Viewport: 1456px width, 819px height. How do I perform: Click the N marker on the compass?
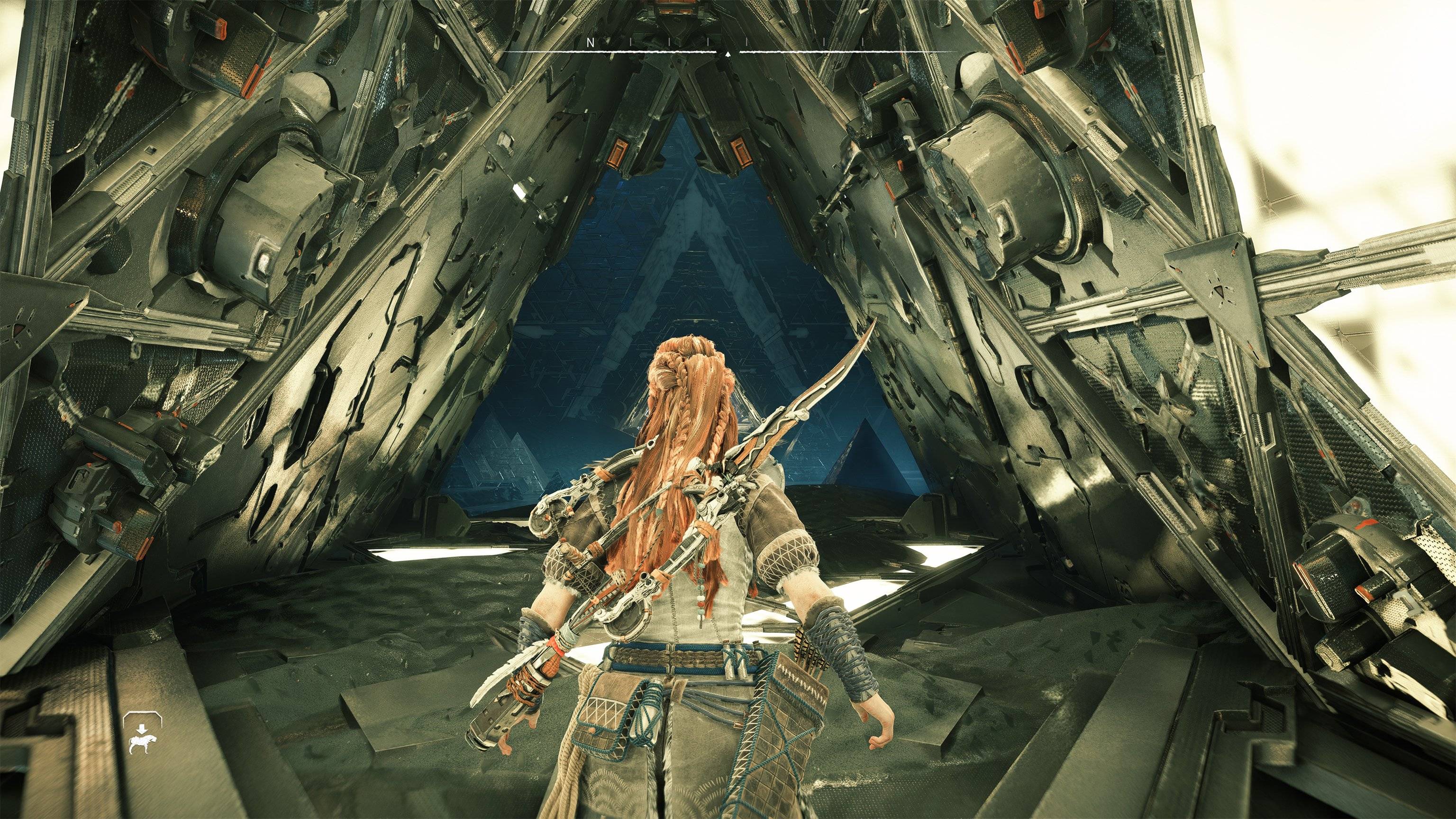590,42
